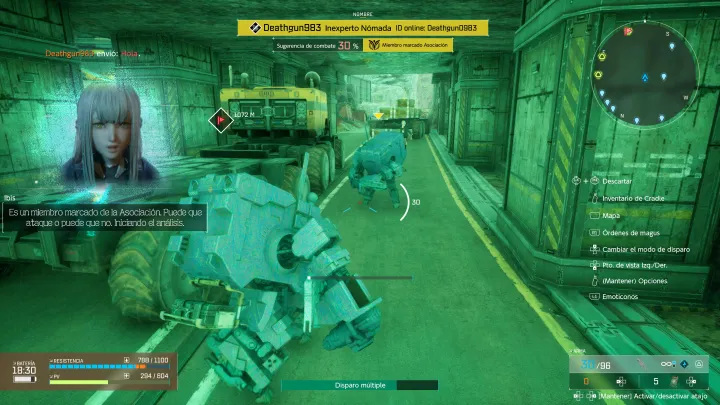Click the equipped weapon icon
The height and width of the screenshot is (405, 720).
[x=643, y=364]
